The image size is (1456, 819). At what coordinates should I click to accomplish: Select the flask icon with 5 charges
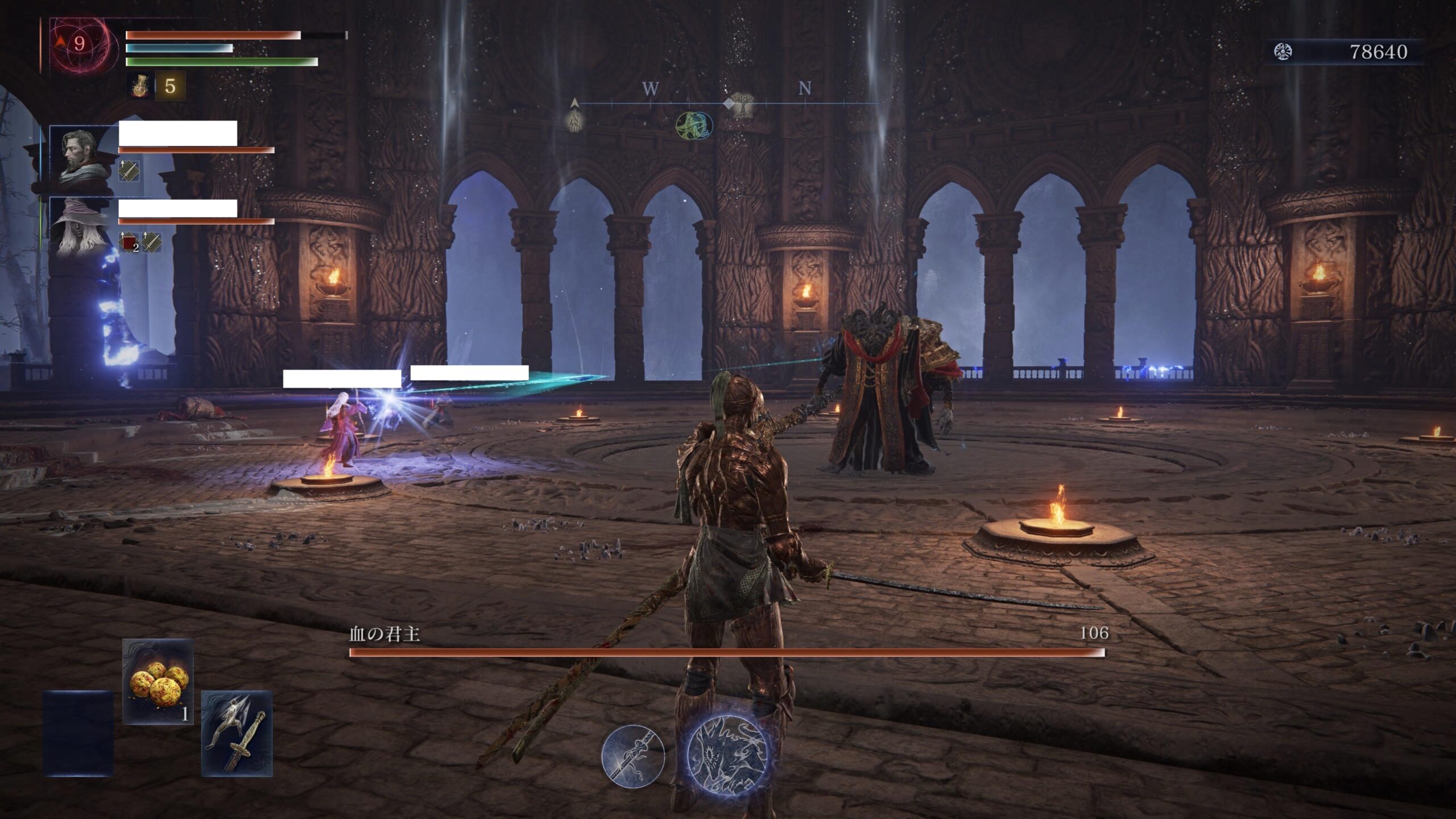click(x=140, y=86)
